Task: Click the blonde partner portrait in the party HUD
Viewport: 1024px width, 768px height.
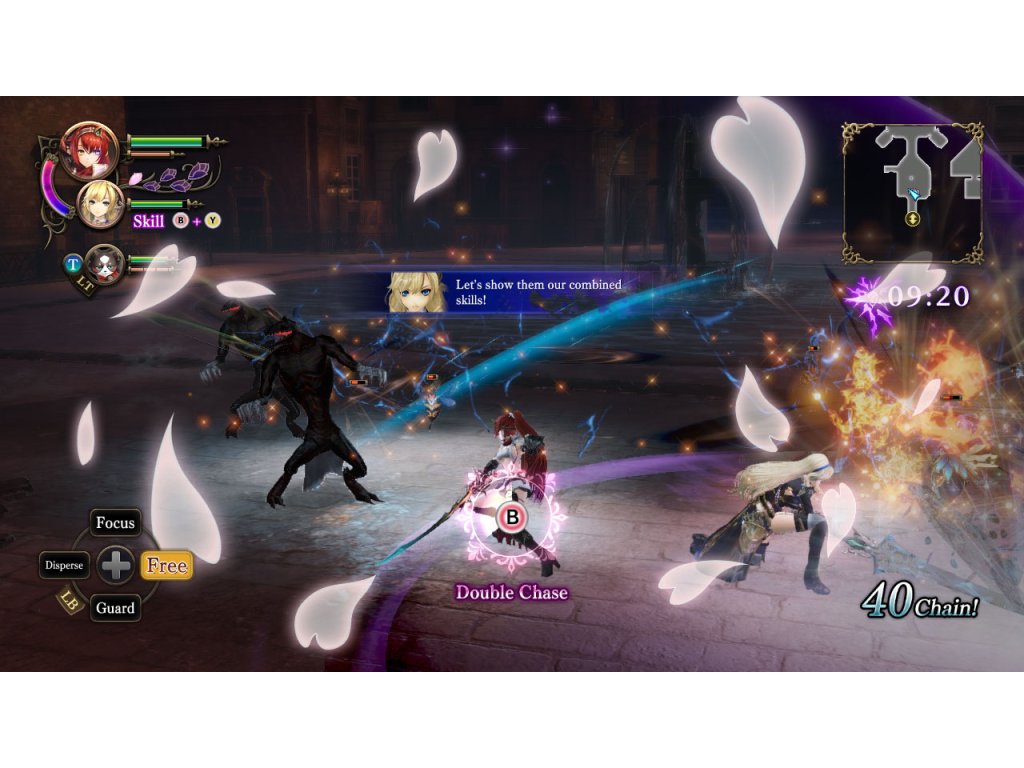Action: [101, 205]
